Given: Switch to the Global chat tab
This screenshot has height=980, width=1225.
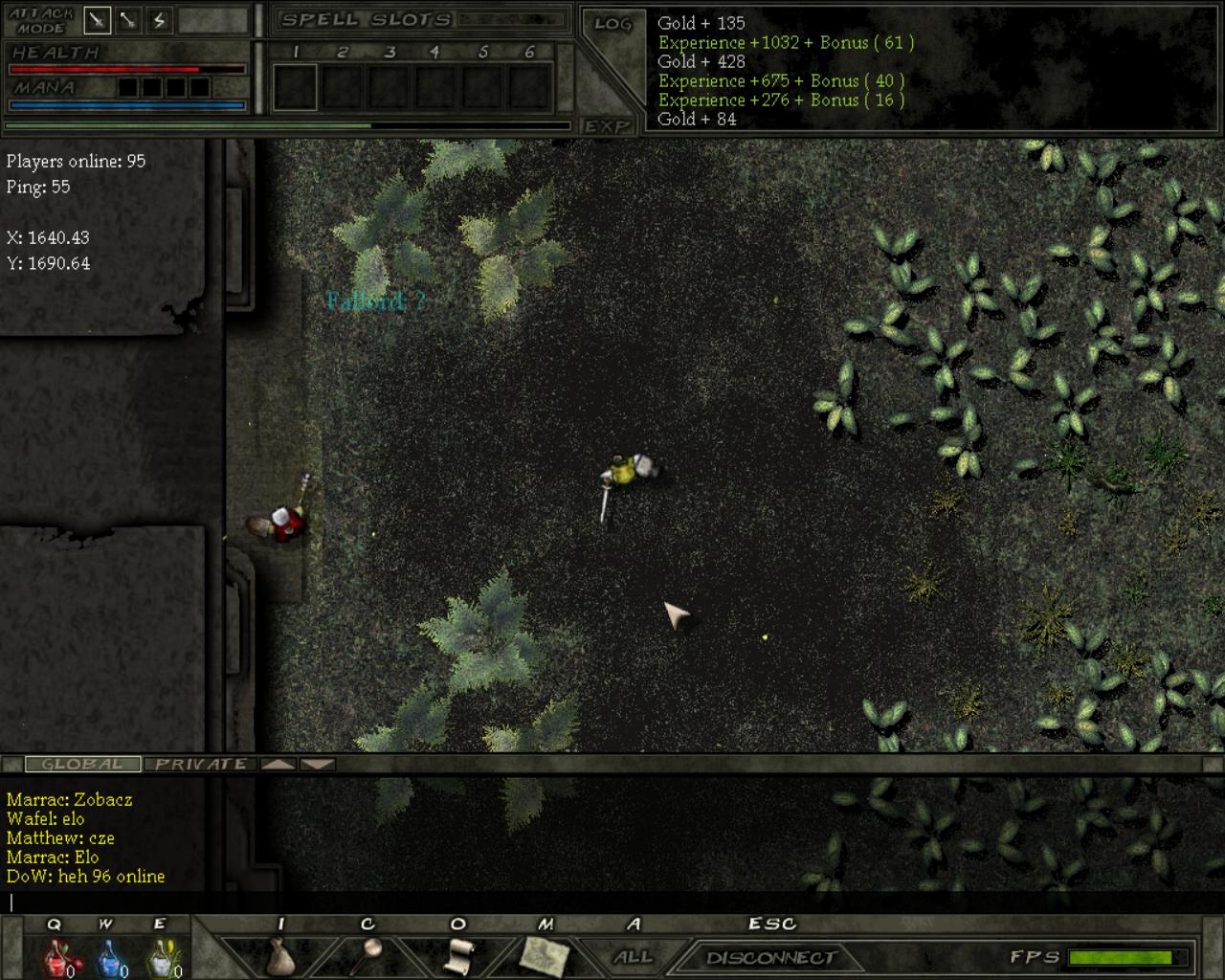Looking at the screenshot, I should pos(82,764).
